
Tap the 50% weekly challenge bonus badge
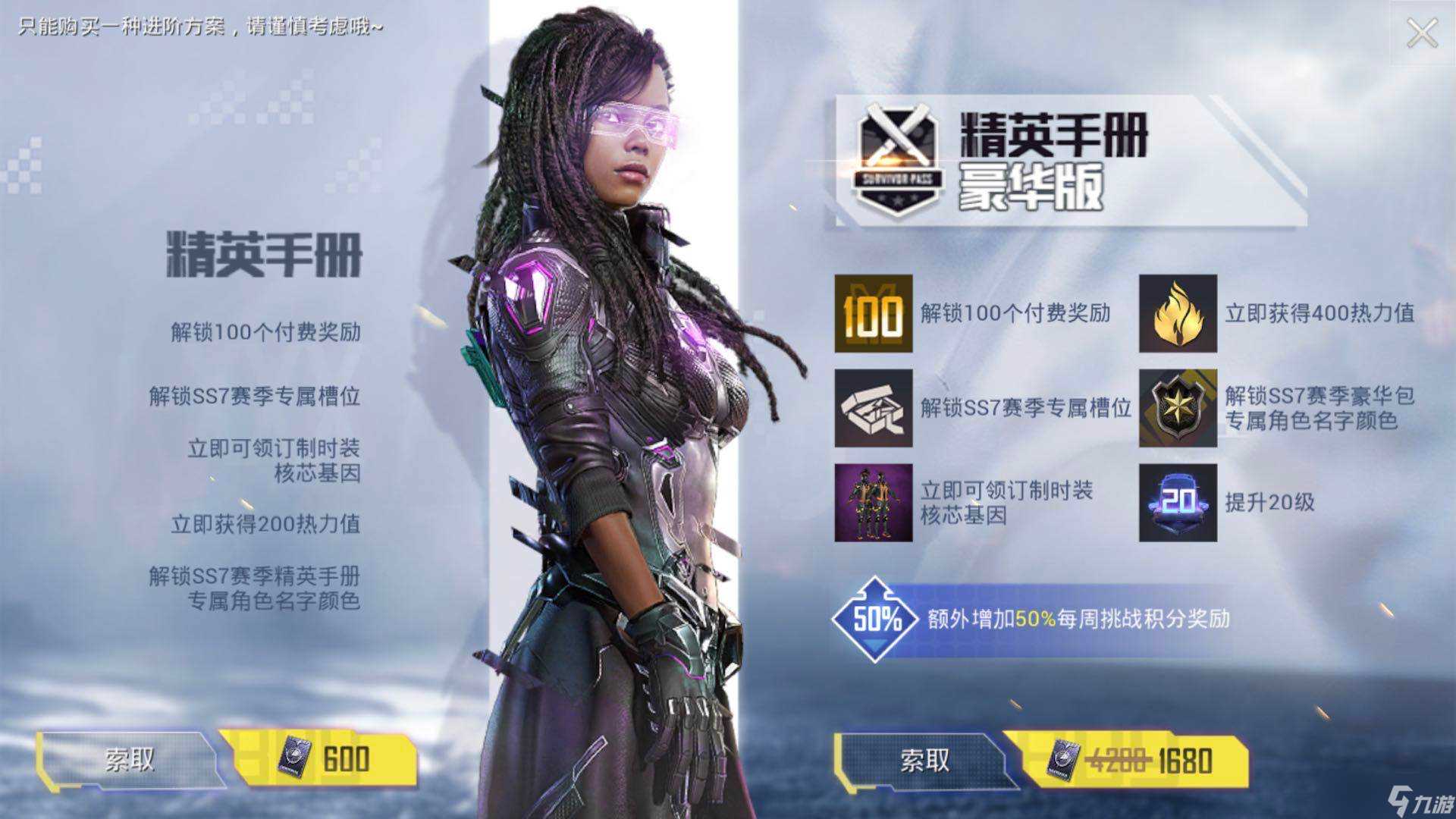pos(875,620)
